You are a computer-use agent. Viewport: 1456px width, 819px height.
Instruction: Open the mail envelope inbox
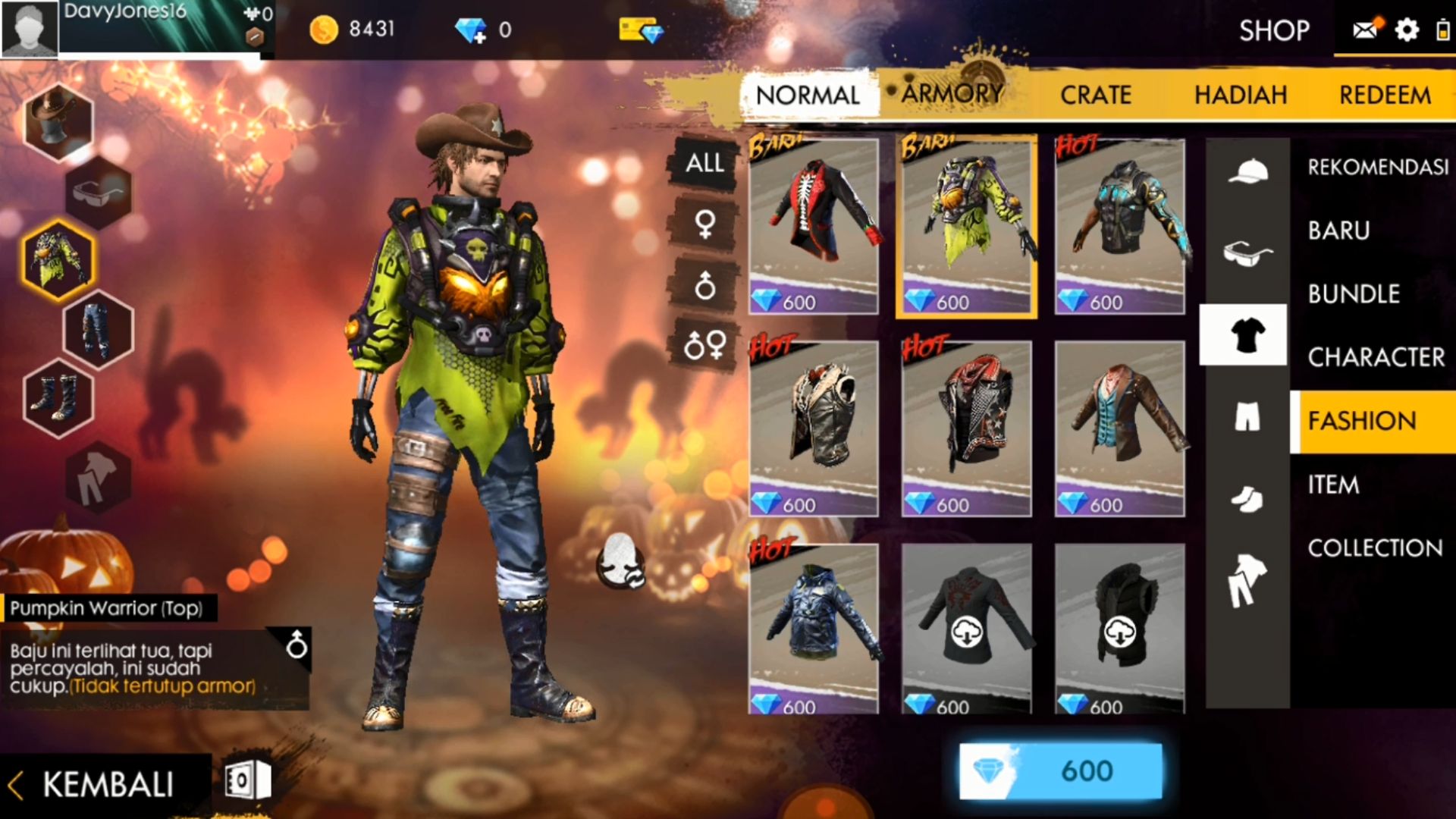[x=1365, y=30]
